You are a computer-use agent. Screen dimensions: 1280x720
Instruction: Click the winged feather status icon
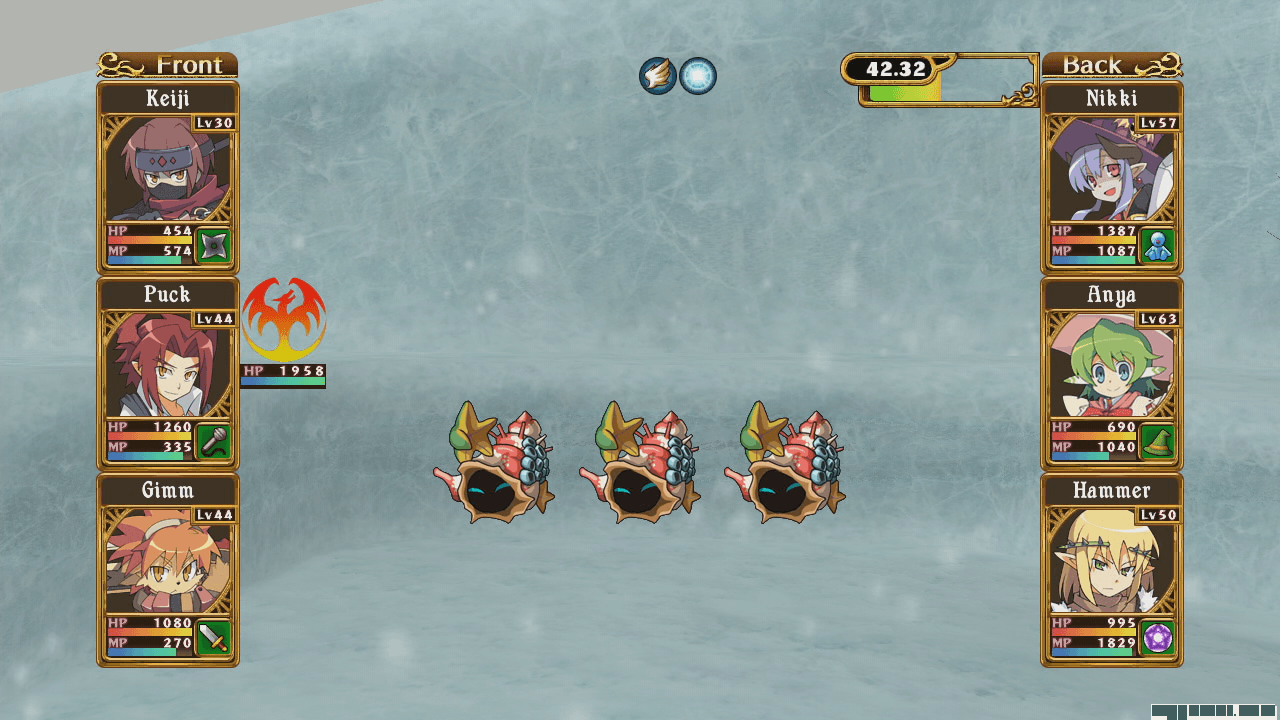click(x=658, y=76)
